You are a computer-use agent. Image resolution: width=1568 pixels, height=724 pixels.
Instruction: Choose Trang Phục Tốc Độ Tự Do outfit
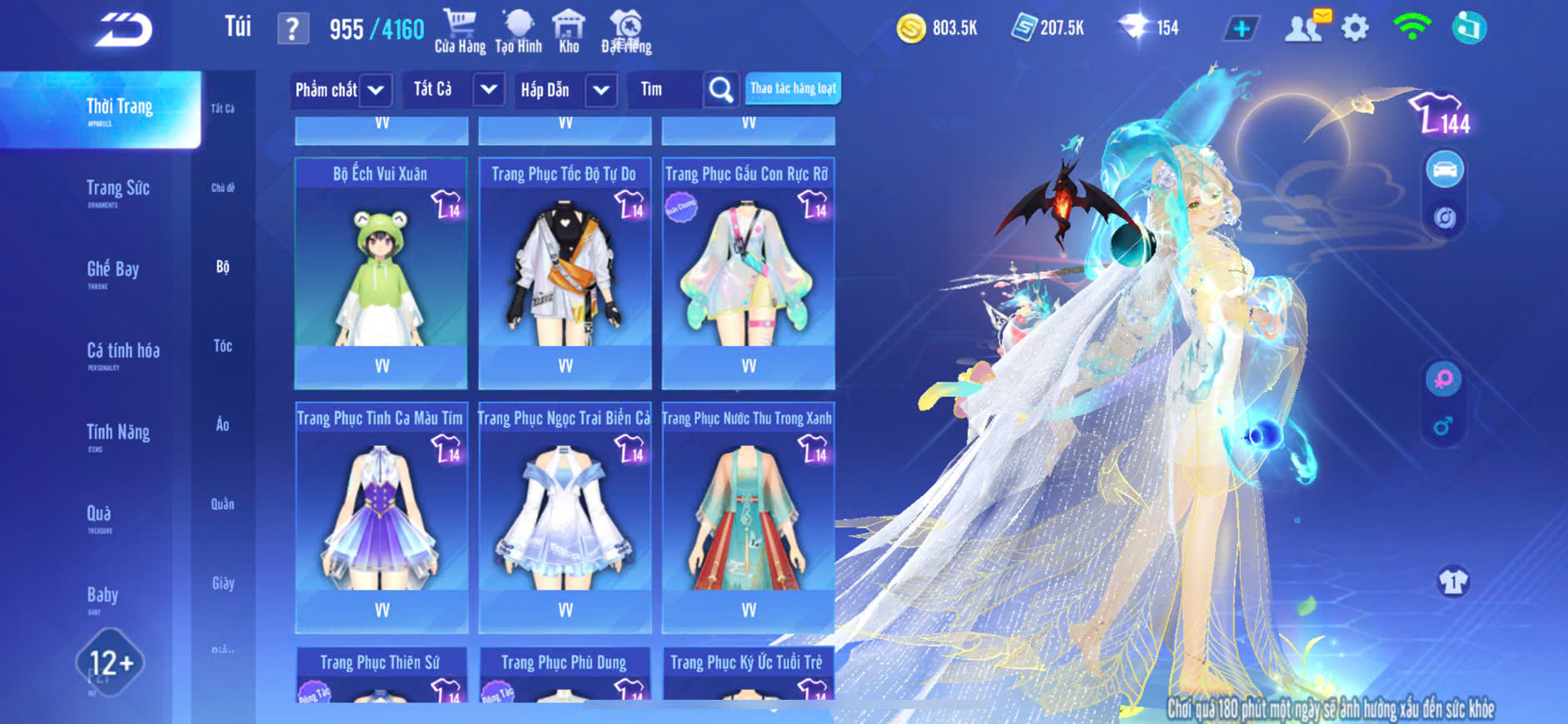click(x=565, y=273)
